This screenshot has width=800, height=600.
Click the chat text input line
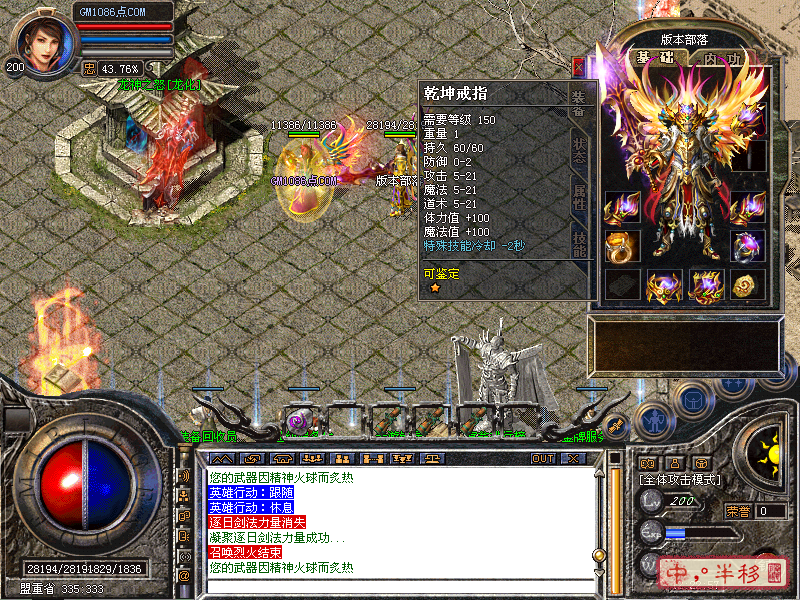[x=400, y=585]
